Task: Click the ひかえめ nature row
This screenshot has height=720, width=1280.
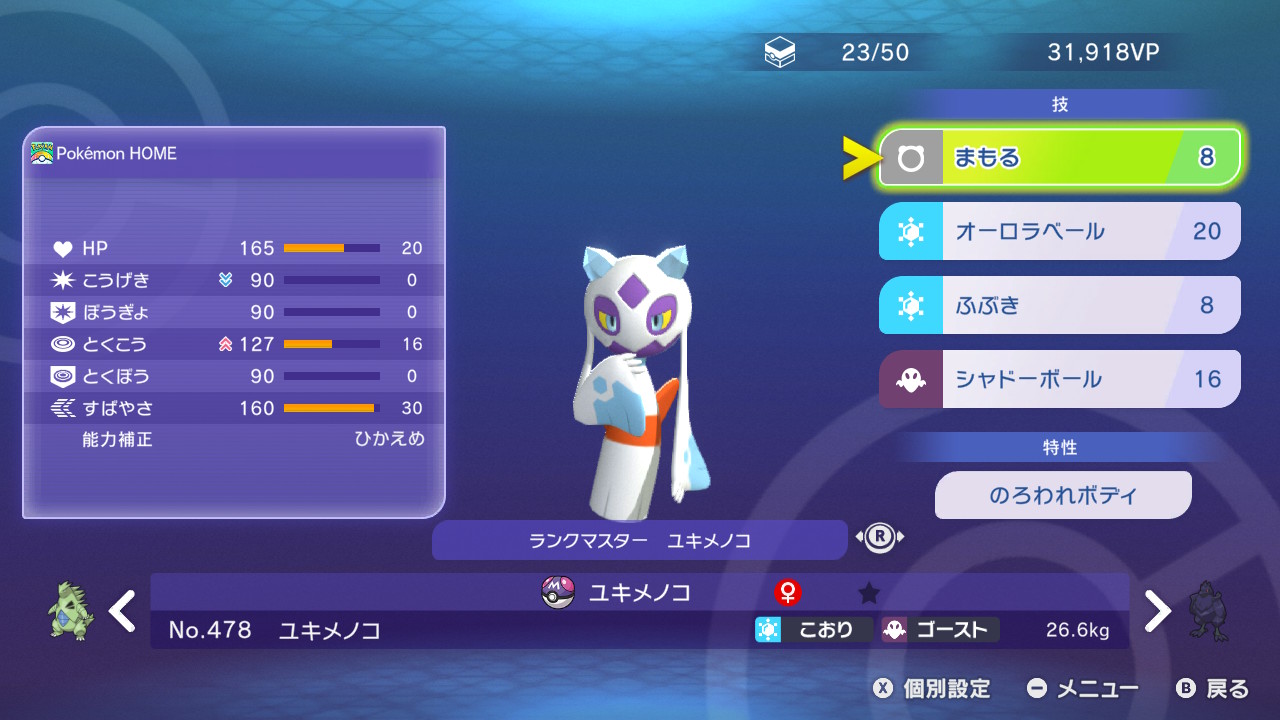Action: [236, 439]
